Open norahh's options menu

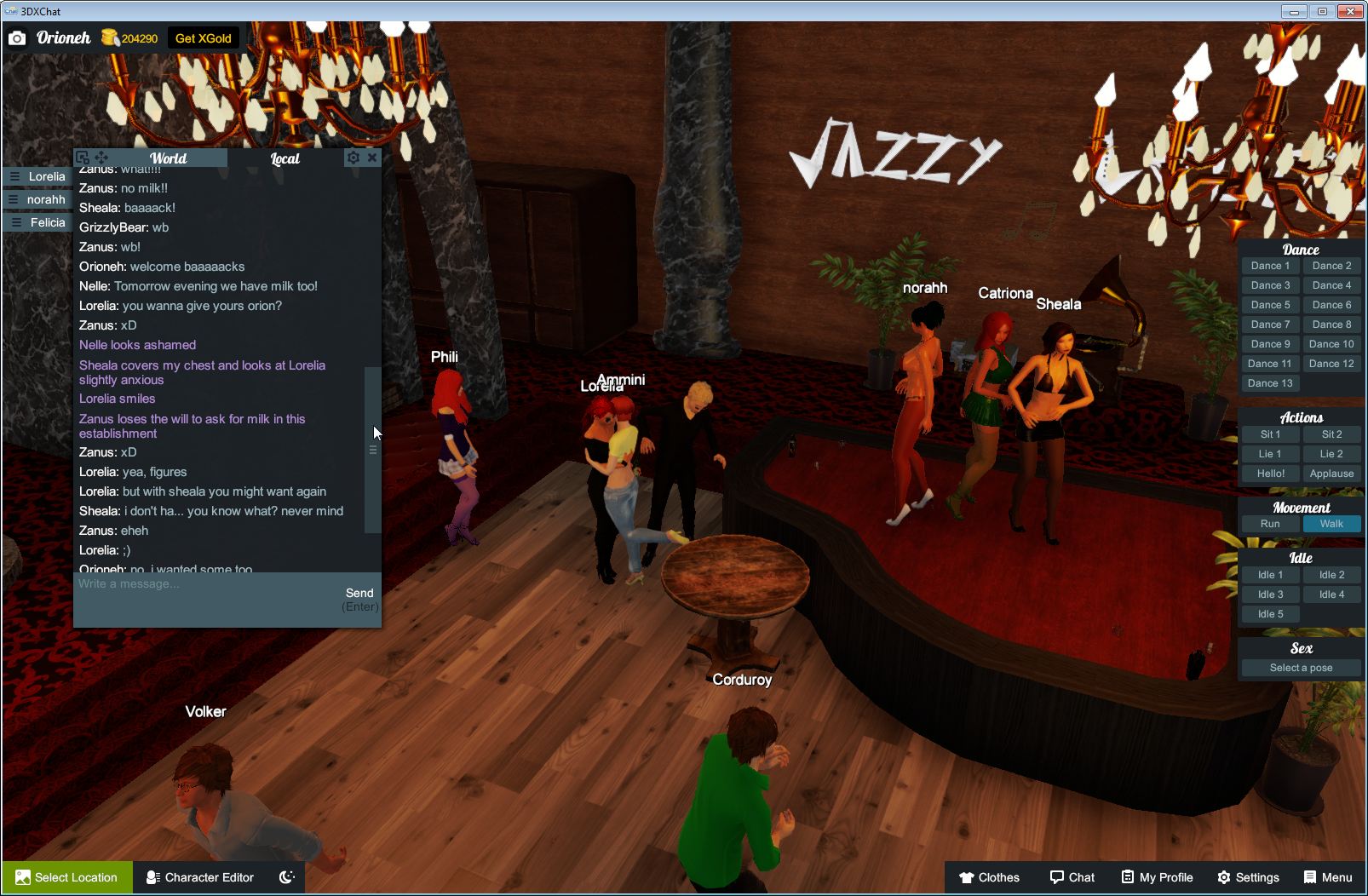tap(14, 199)
